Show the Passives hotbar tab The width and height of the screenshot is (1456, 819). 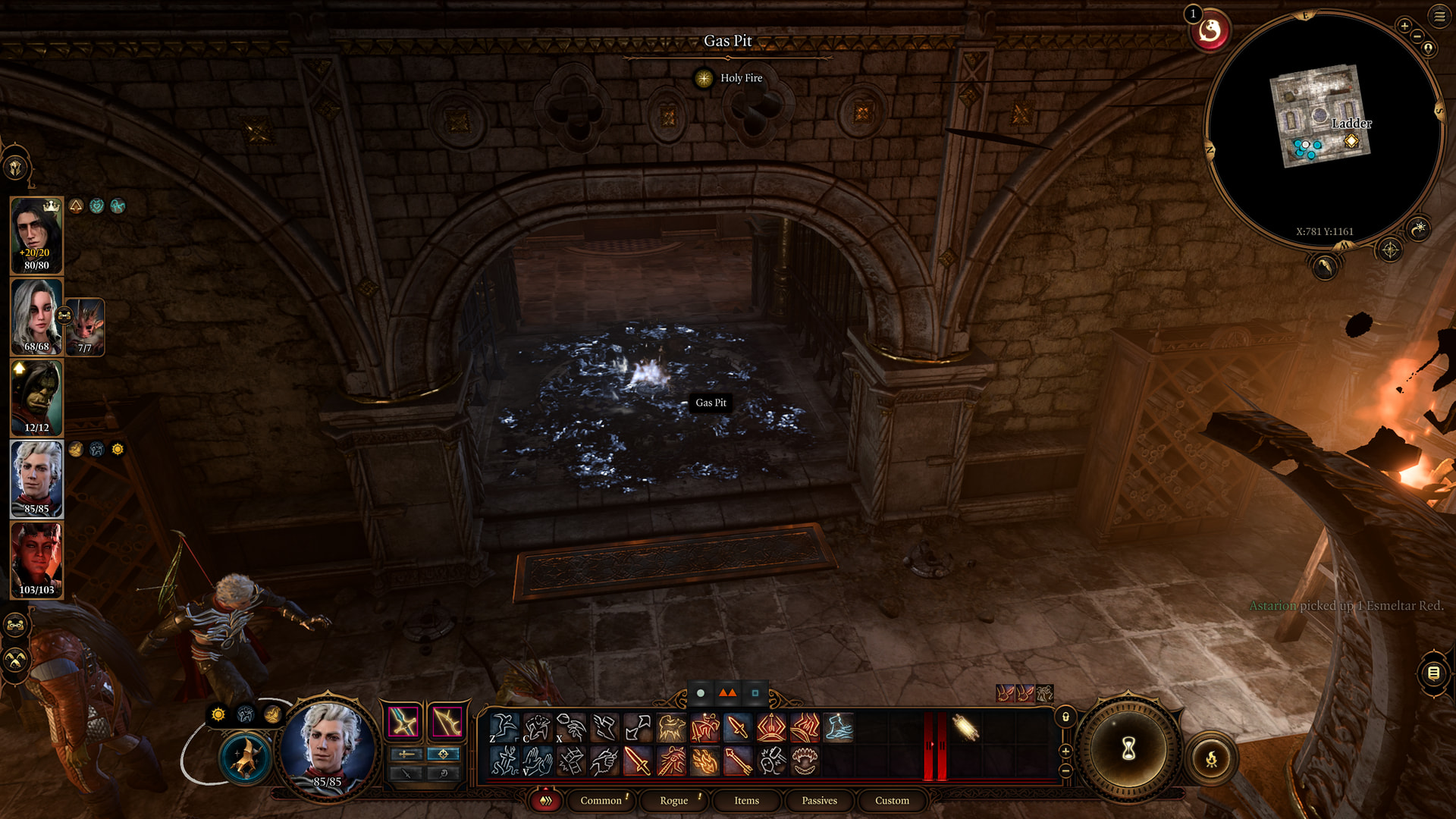(x=819, y=800)
